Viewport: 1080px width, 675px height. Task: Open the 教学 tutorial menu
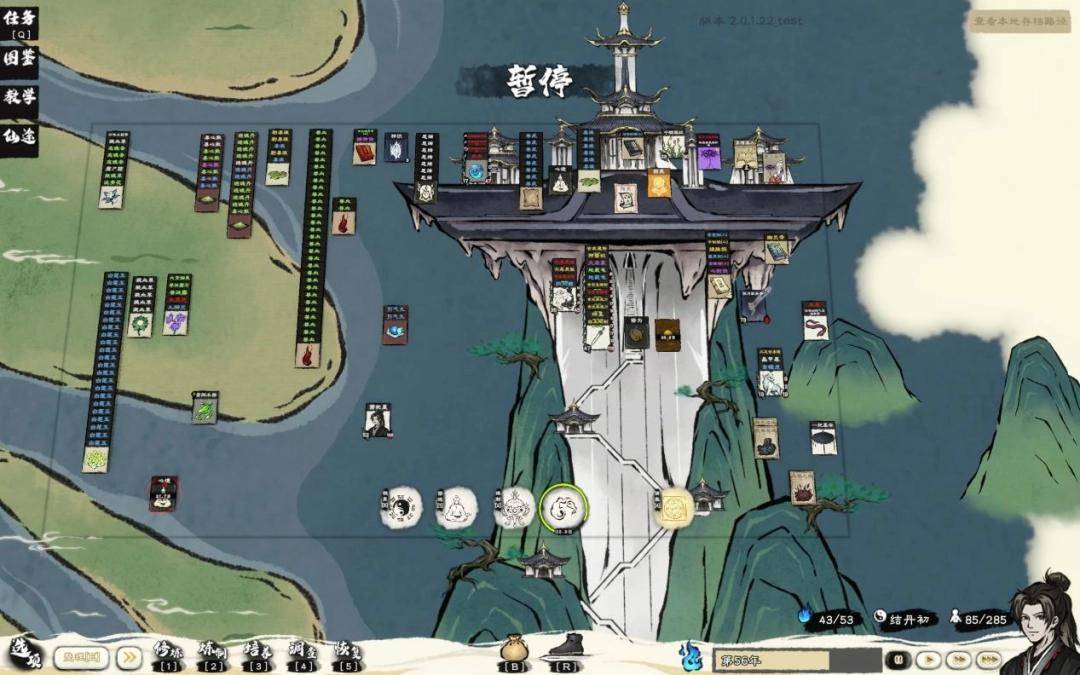click(x=19, y=97)
